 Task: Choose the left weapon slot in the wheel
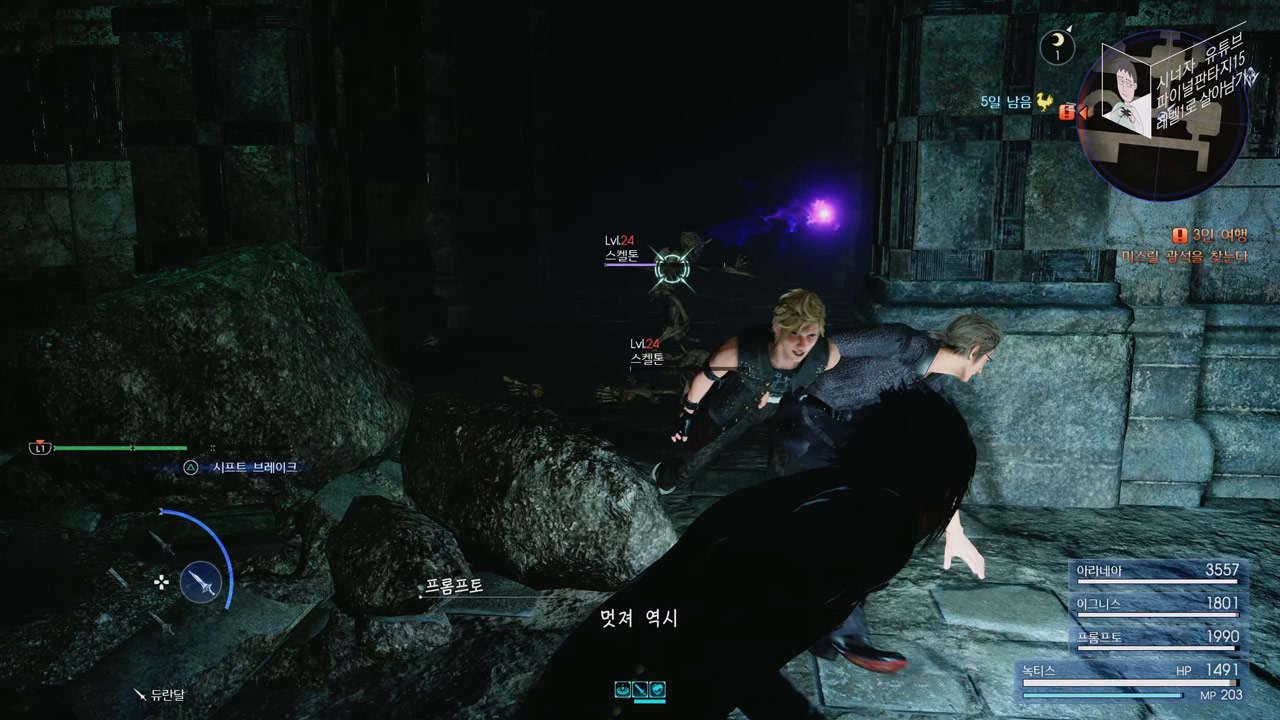[x=118, y=579]
